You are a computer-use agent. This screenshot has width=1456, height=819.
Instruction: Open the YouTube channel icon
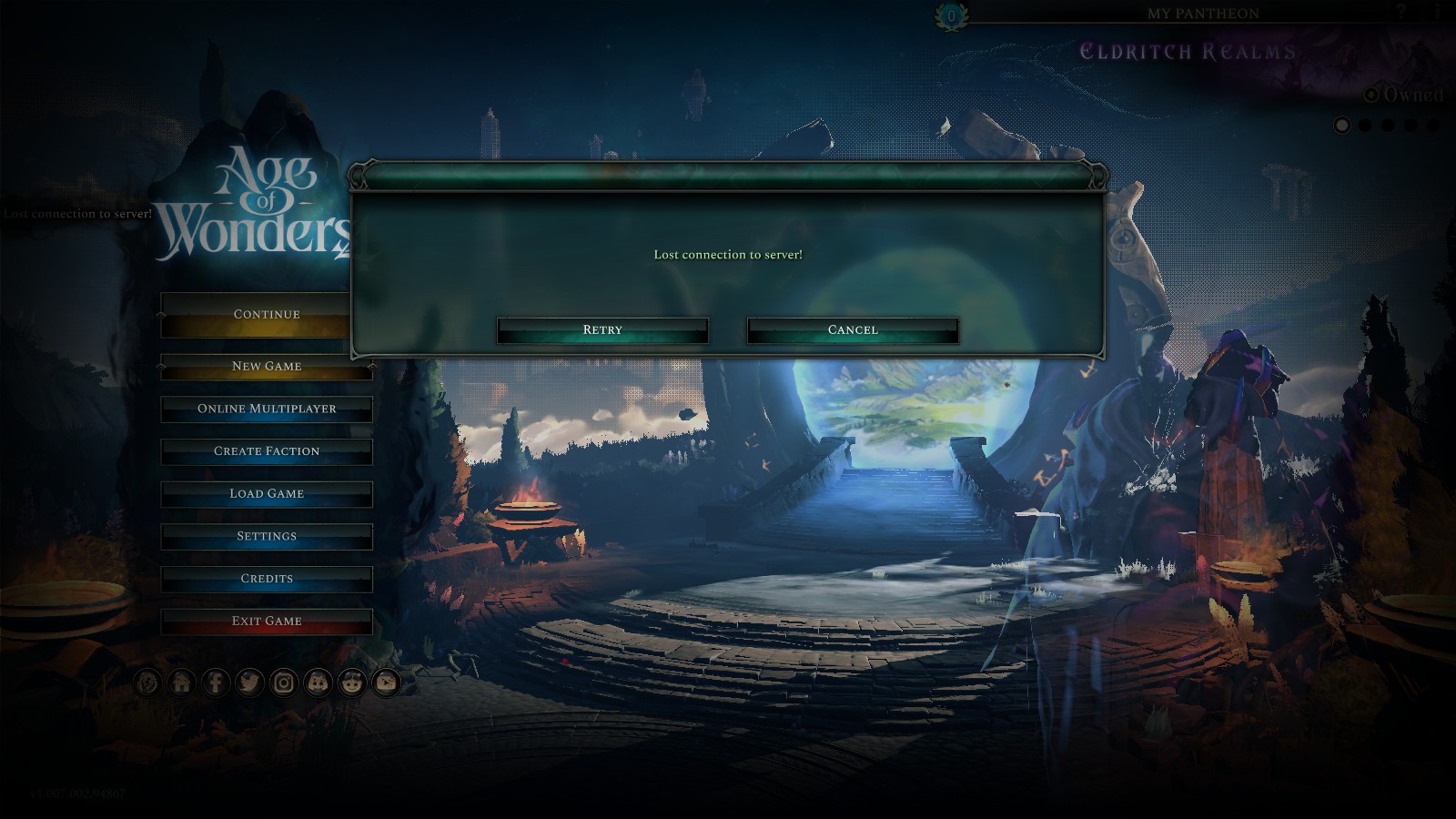[386, 682]
